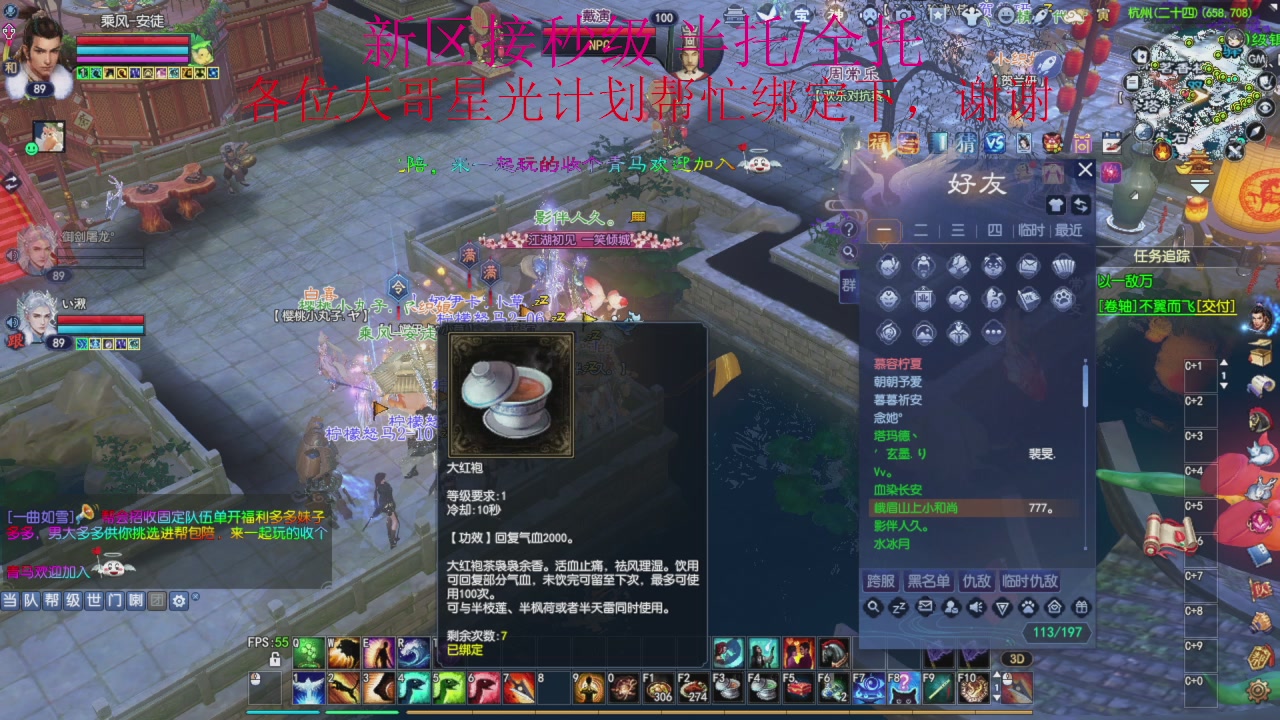Click the Zzz away-status icon in friends panel
The height and width of the screenshot is (720, 1280).
898,607
